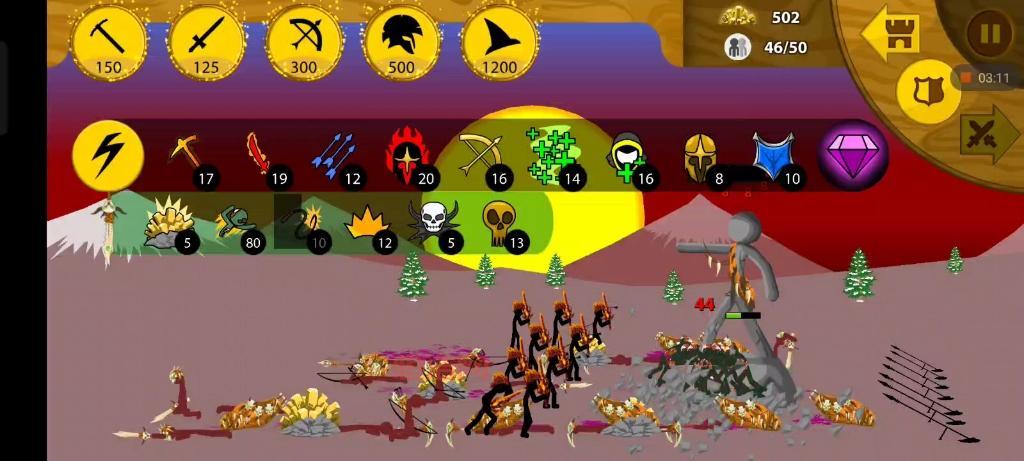1024x461 pixels.
Task: Train a Spearton for 500 gold
Action: tap(402, 42)
